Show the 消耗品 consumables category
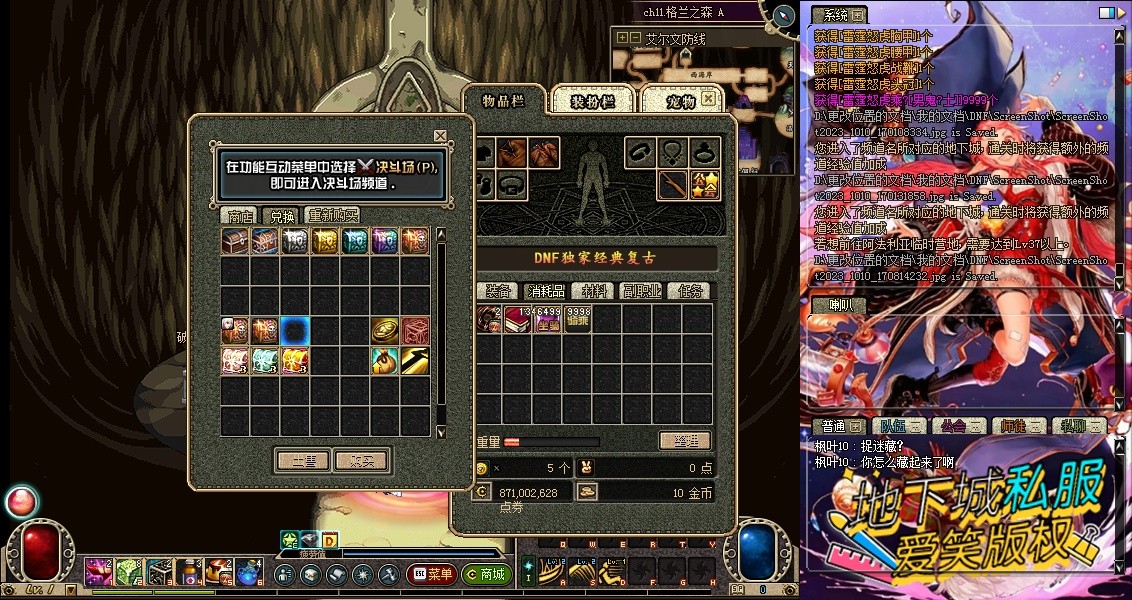Image resolution: width=1132 pixels, height=600 pixels. [x=545, y=291]
